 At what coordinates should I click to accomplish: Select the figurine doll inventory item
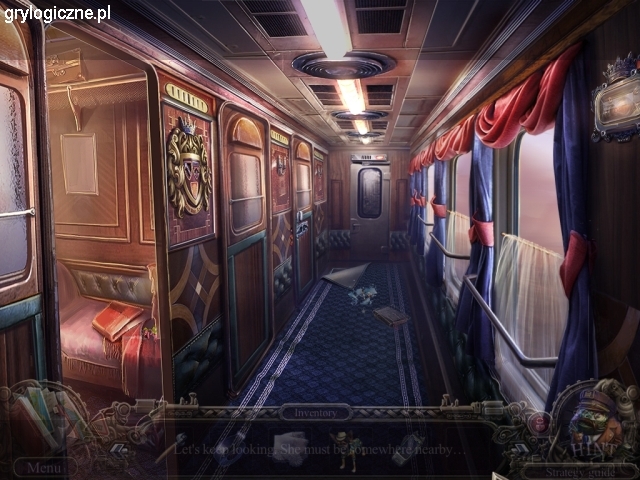(x=347, y=450)
